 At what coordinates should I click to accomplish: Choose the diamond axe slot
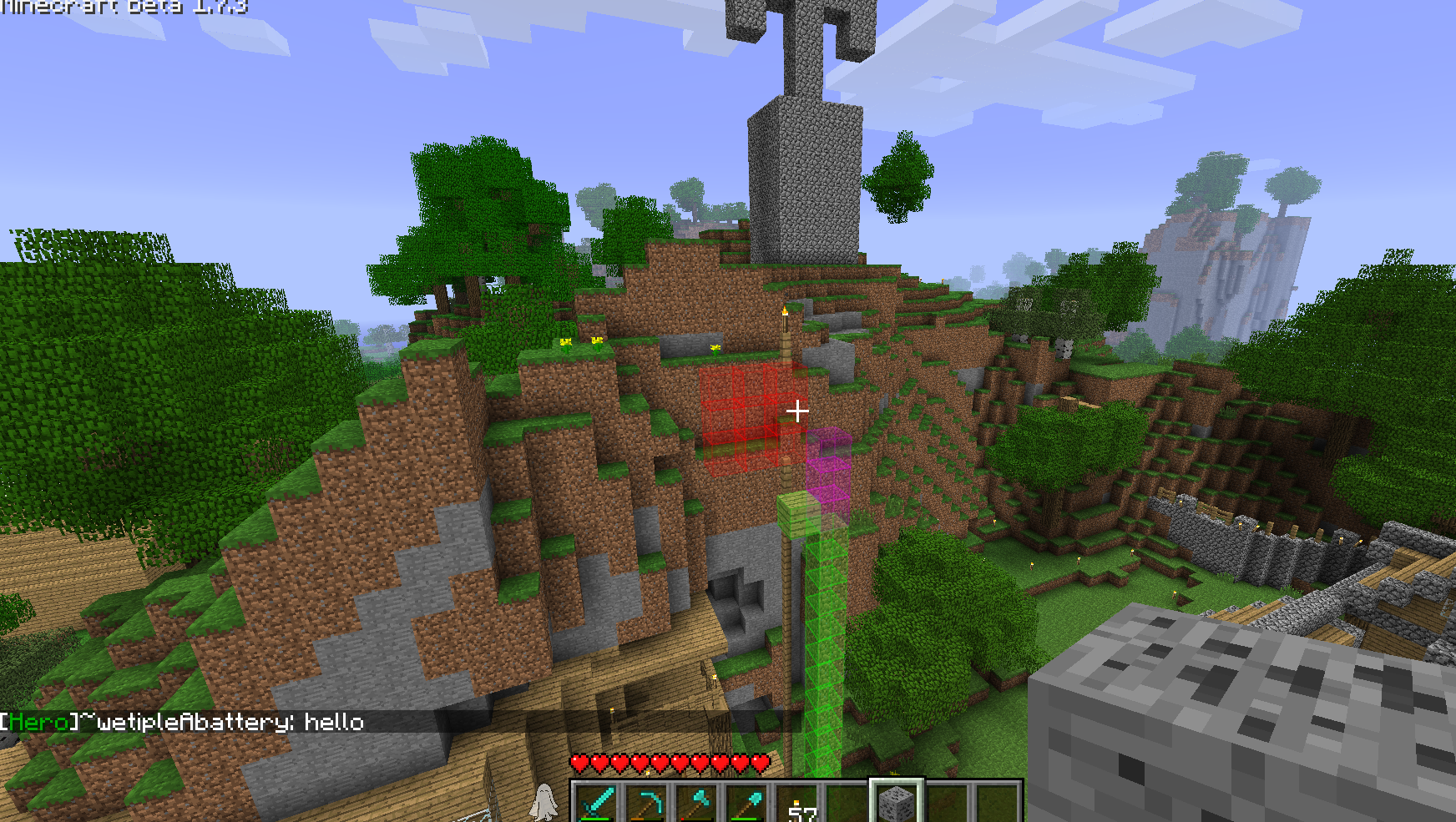[x=697, y=804]
